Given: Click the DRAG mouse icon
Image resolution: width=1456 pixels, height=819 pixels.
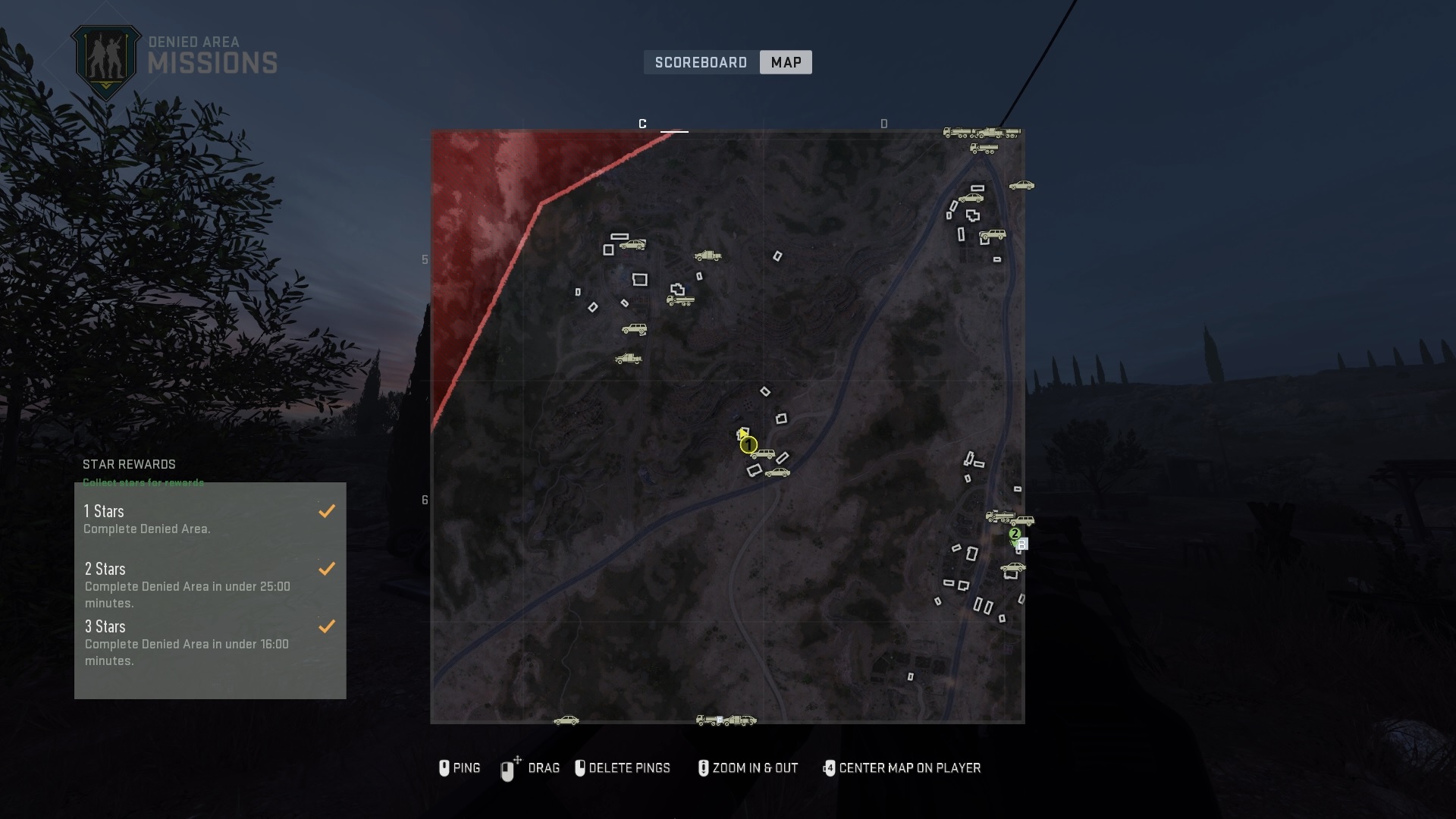Looking at the screenshot, I should [508, 768].
